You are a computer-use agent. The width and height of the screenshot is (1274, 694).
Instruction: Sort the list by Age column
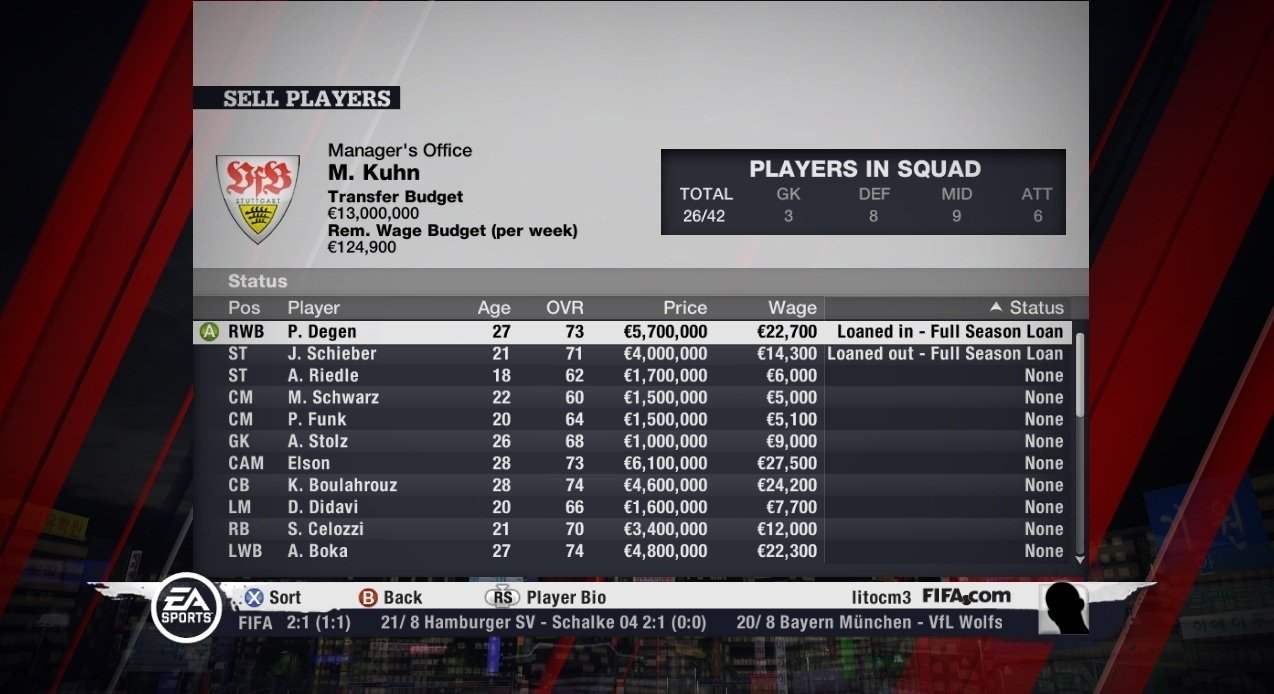[494, 308]
